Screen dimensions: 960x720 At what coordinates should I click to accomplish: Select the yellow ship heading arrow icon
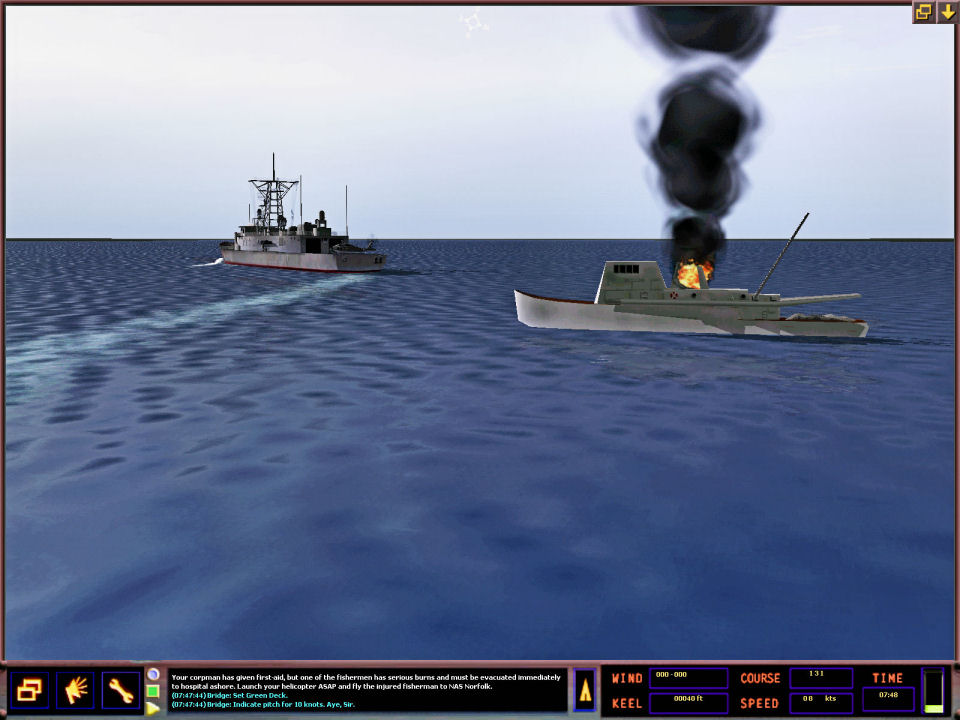point(585,690)
